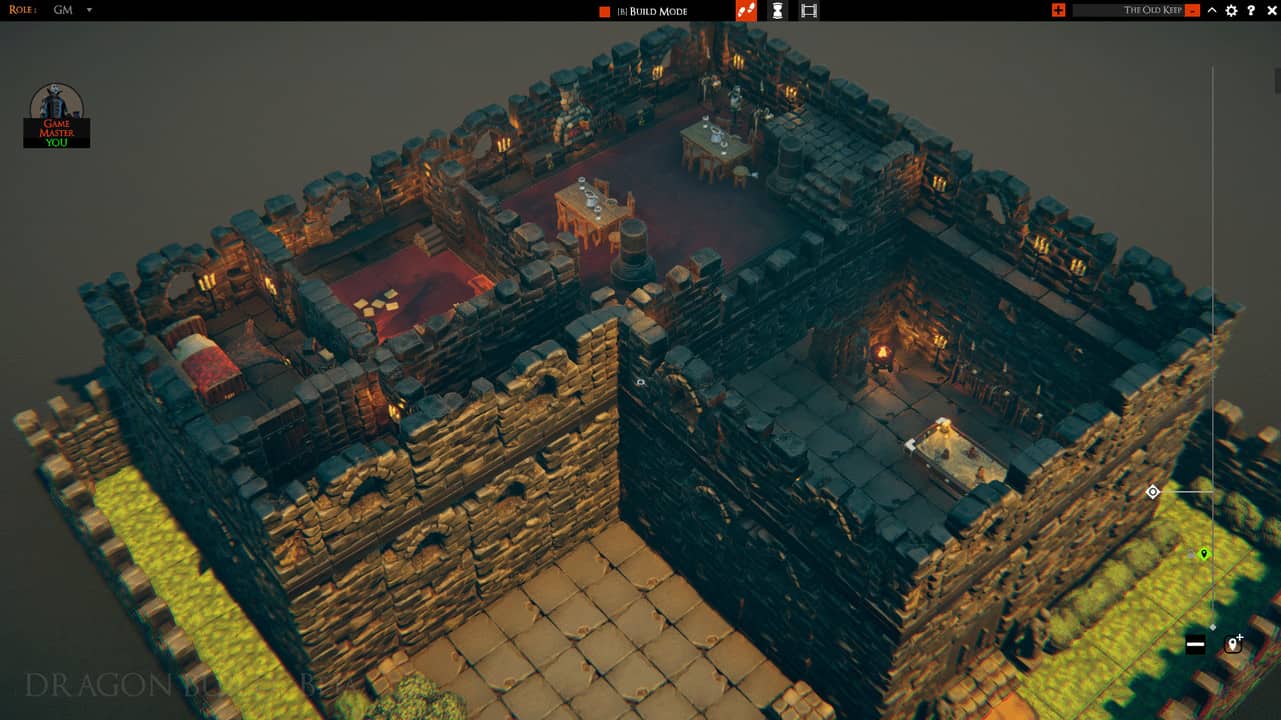1281x720 pixels.
Task: Select the film strip icon in the toolbar
Action: [x=808, y=11]
